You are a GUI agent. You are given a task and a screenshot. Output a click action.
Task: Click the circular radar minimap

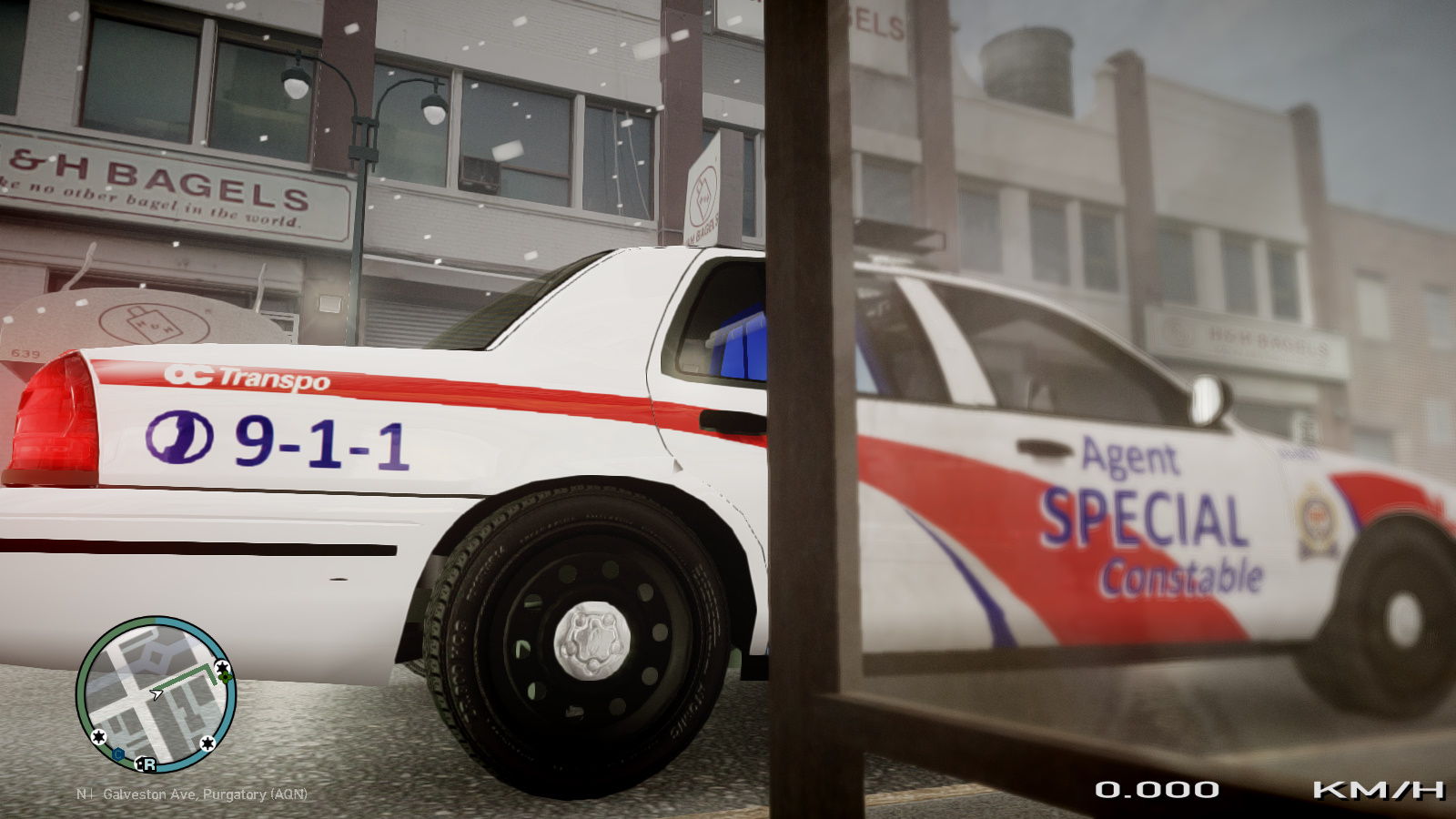click(156, 695)
